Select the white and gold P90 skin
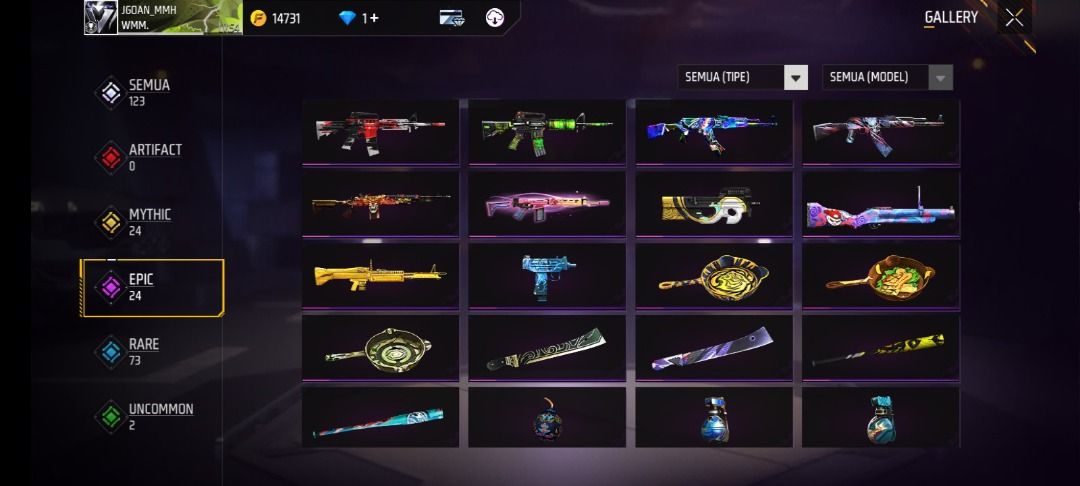 point(714,203)
